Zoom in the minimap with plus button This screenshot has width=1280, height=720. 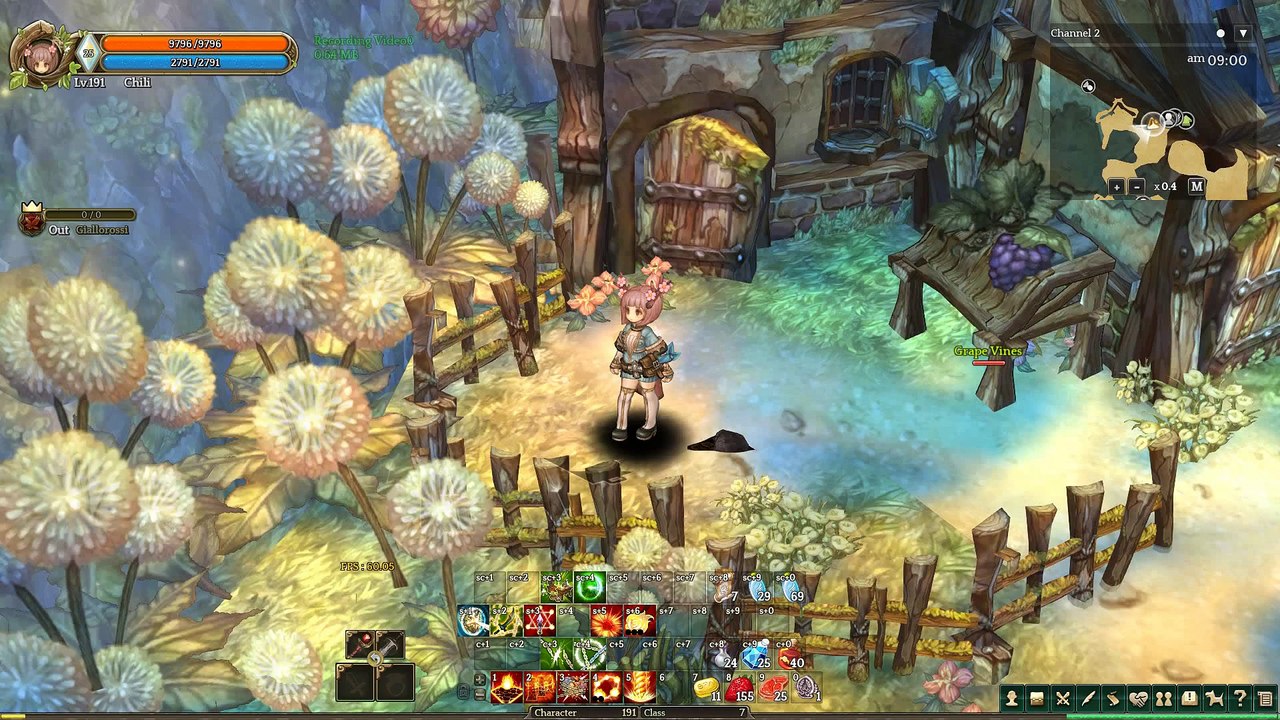point(1117,187)
